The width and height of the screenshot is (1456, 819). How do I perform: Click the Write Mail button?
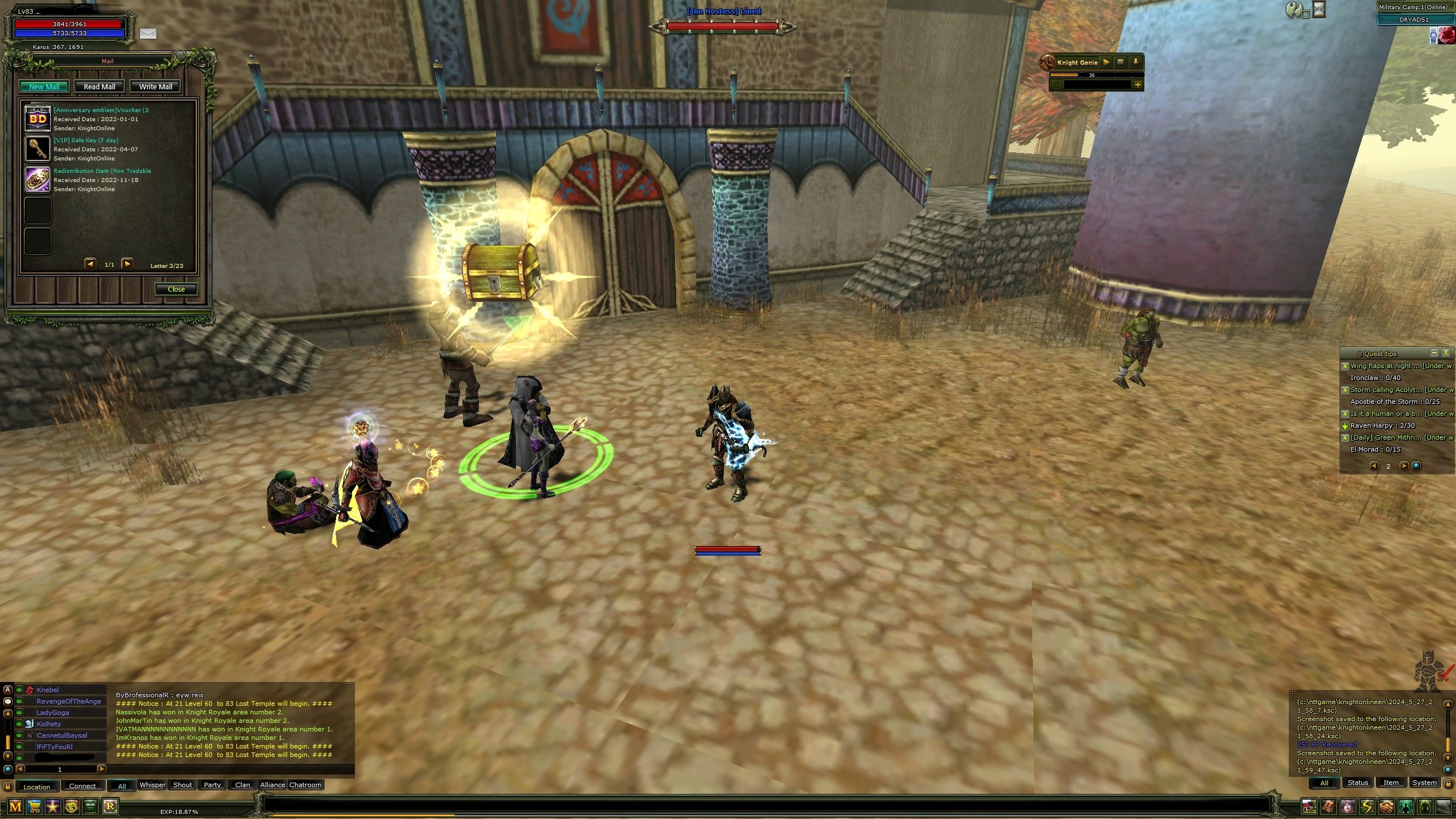(x=155, y=86)
